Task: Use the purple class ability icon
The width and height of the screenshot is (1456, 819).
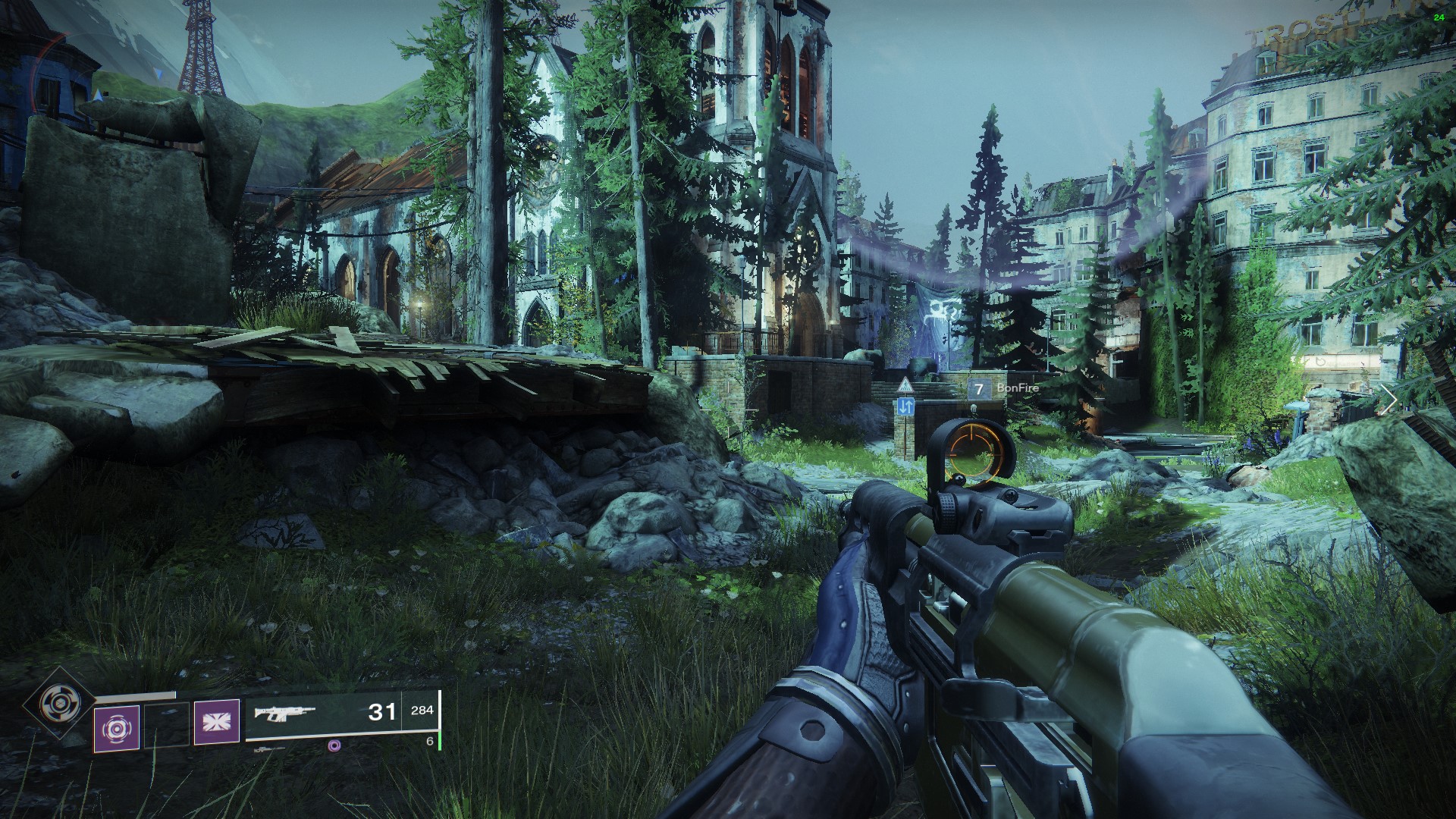Action: (216, 721)
